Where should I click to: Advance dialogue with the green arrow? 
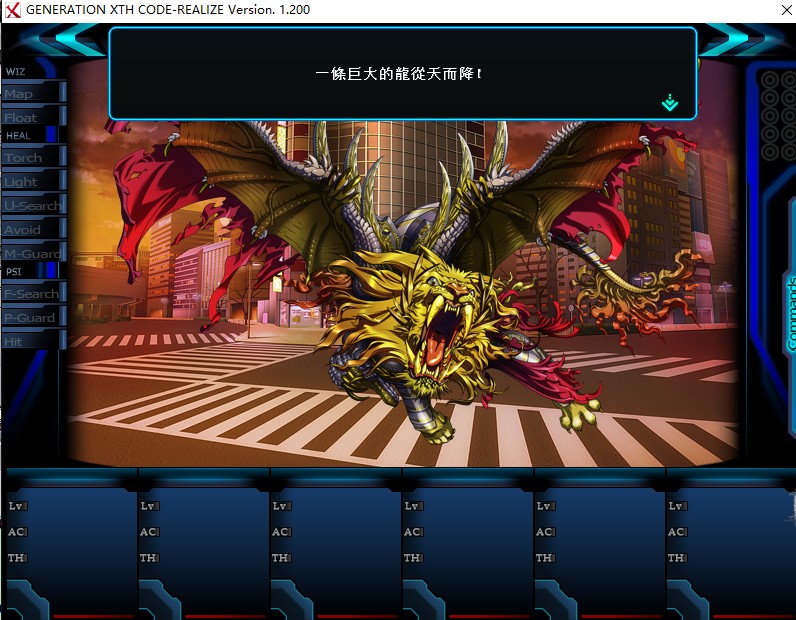(x=670, y=102)
